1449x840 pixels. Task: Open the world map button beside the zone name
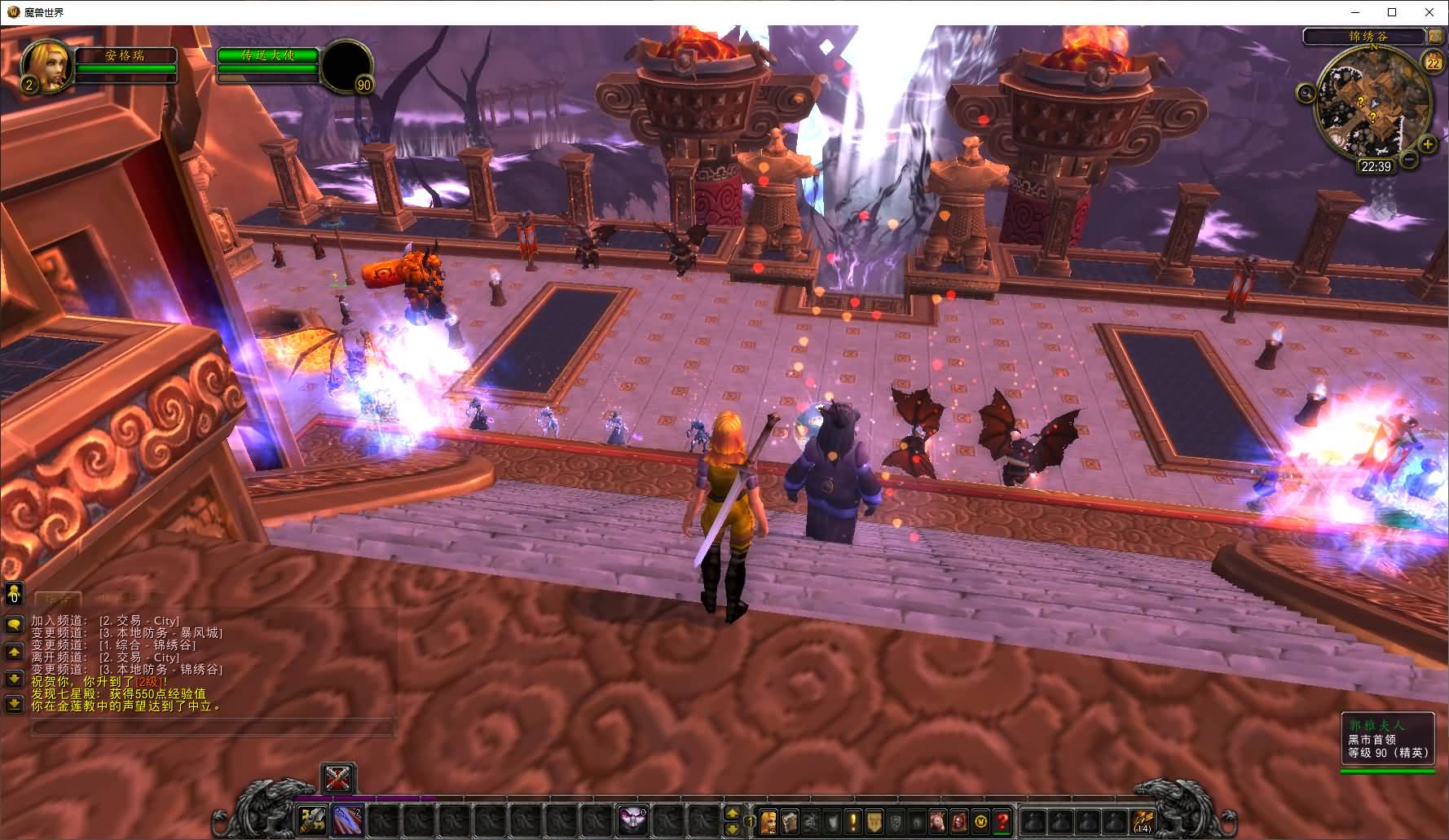point(1434,36)
